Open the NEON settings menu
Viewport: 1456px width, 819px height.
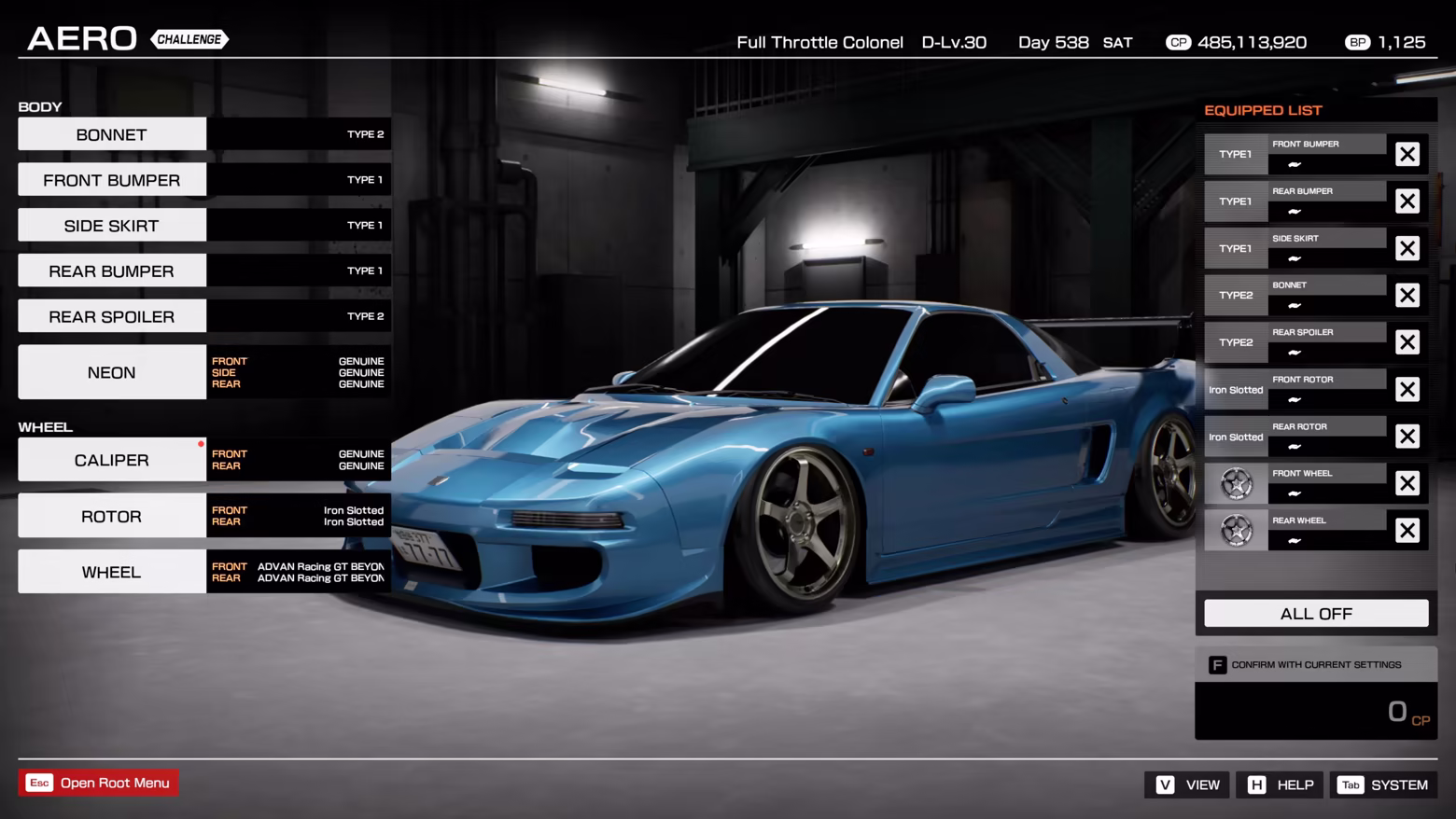(111, 371)
